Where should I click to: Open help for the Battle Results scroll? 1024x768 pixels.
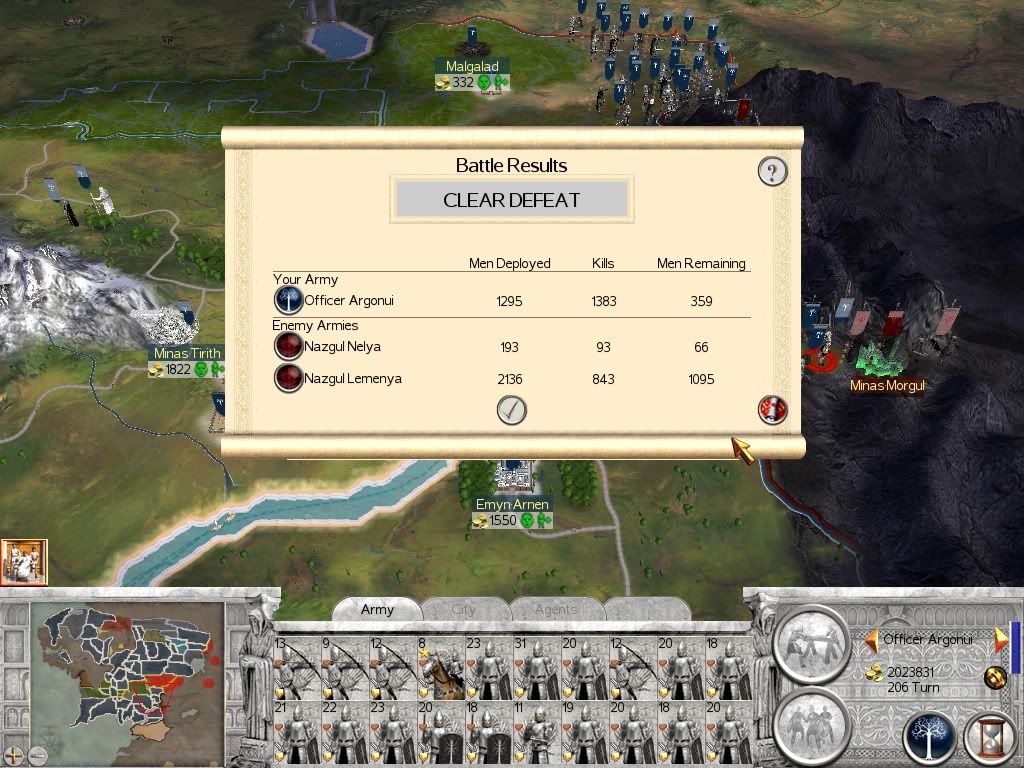click(x=772, y=172)
